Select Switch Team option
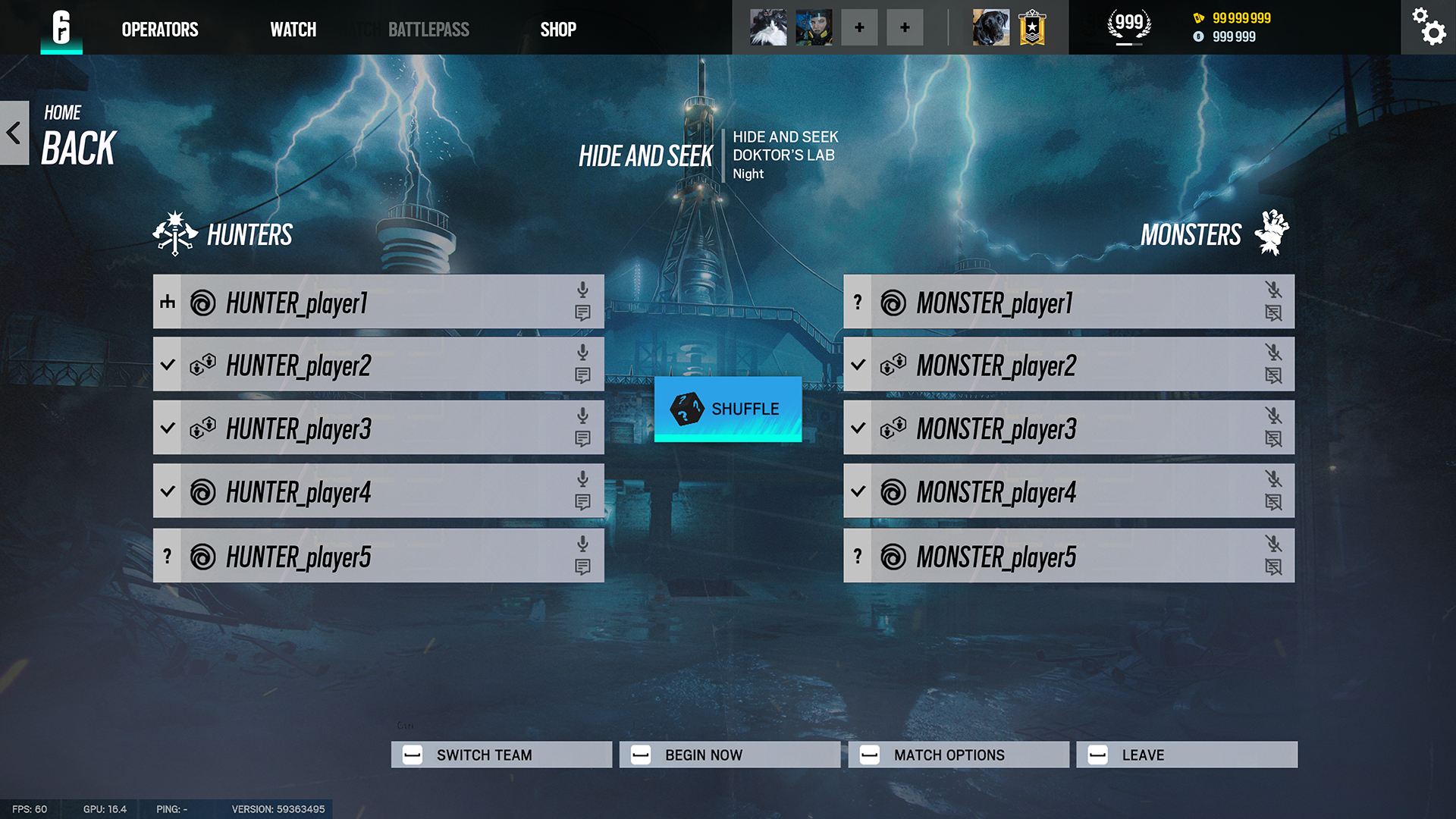 point(501,755)
